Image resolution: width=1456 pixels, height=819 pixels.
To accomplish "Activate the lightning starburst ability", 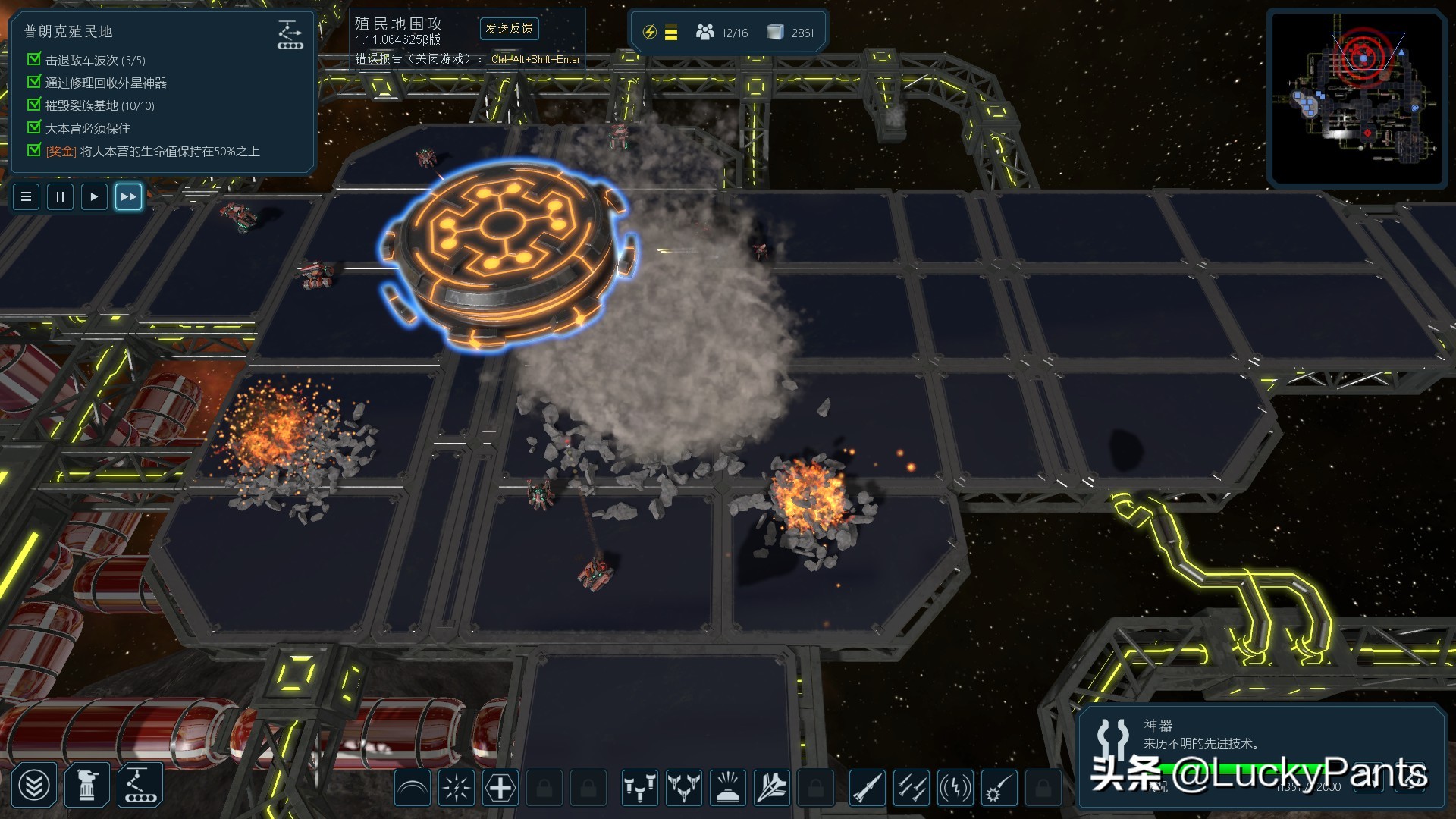I will point(457,789).
